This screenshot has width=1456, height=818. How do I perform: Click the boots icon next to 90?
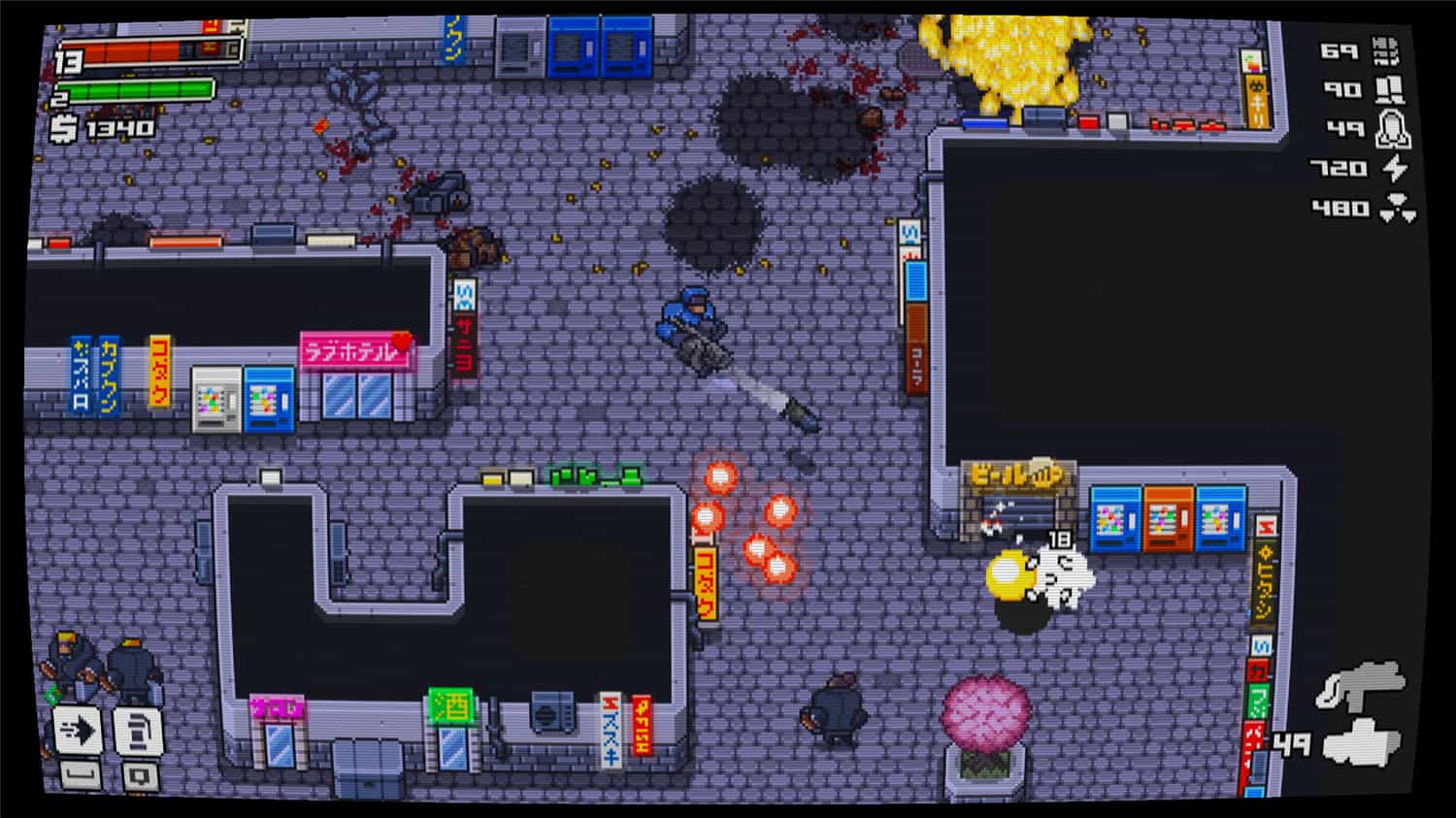pyautogui.click(x=1390, y=90)
